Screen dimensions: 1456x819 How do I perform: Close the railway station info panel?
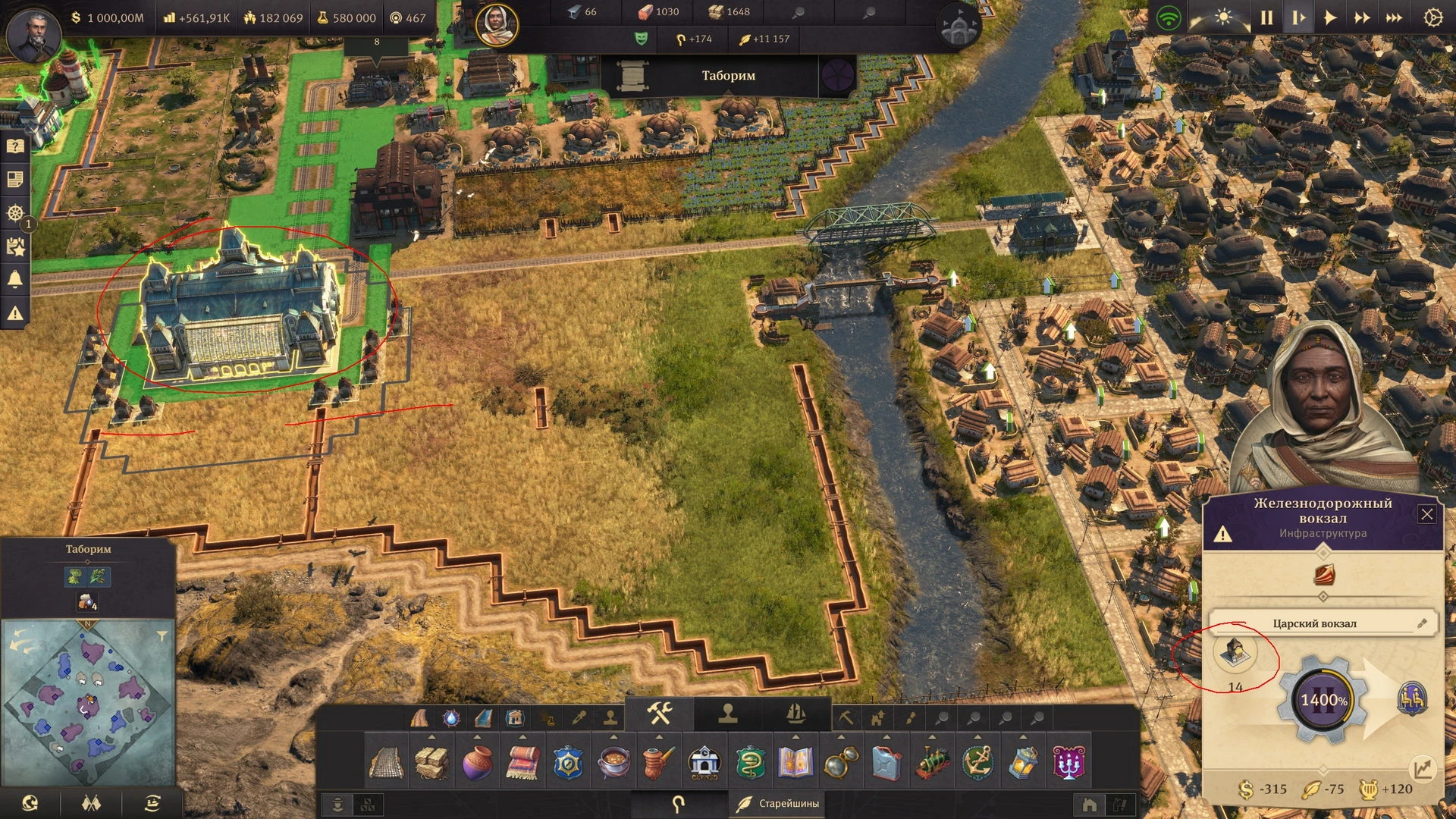(x=1426, y=514)
